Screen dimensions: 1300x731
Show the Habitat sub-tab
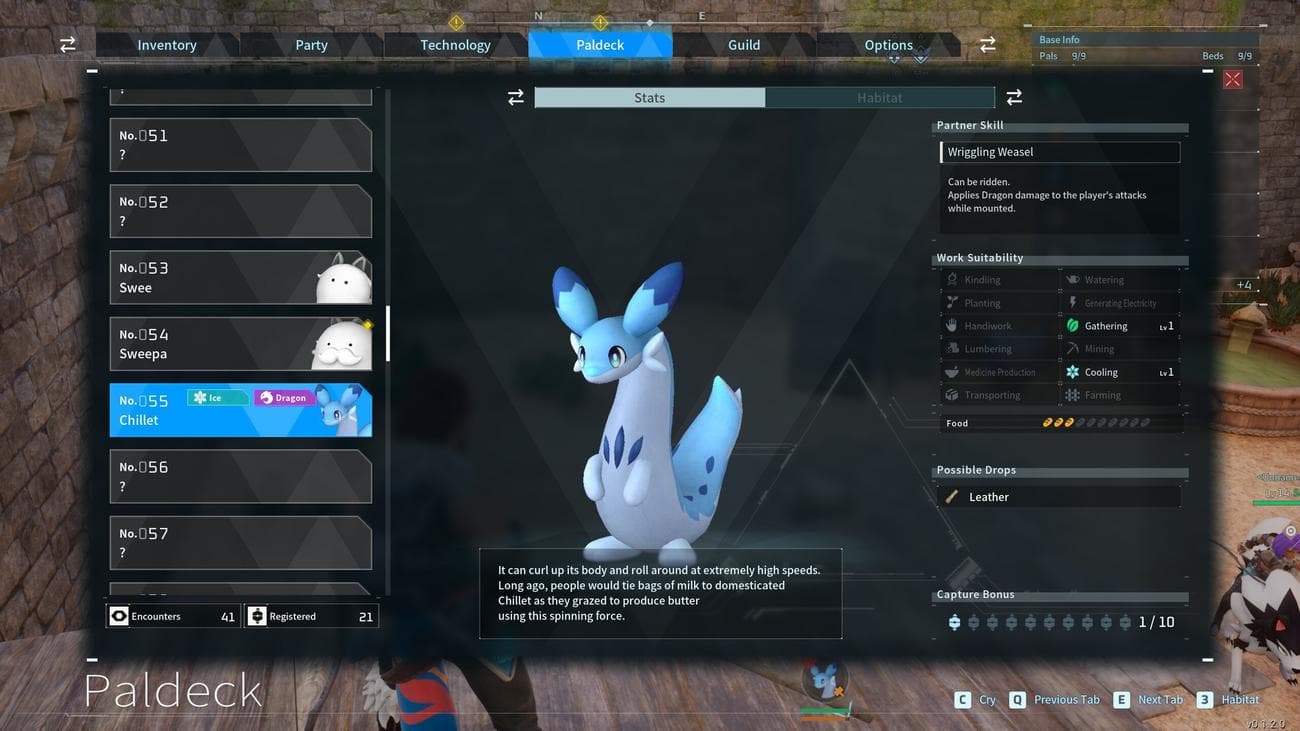879,98
